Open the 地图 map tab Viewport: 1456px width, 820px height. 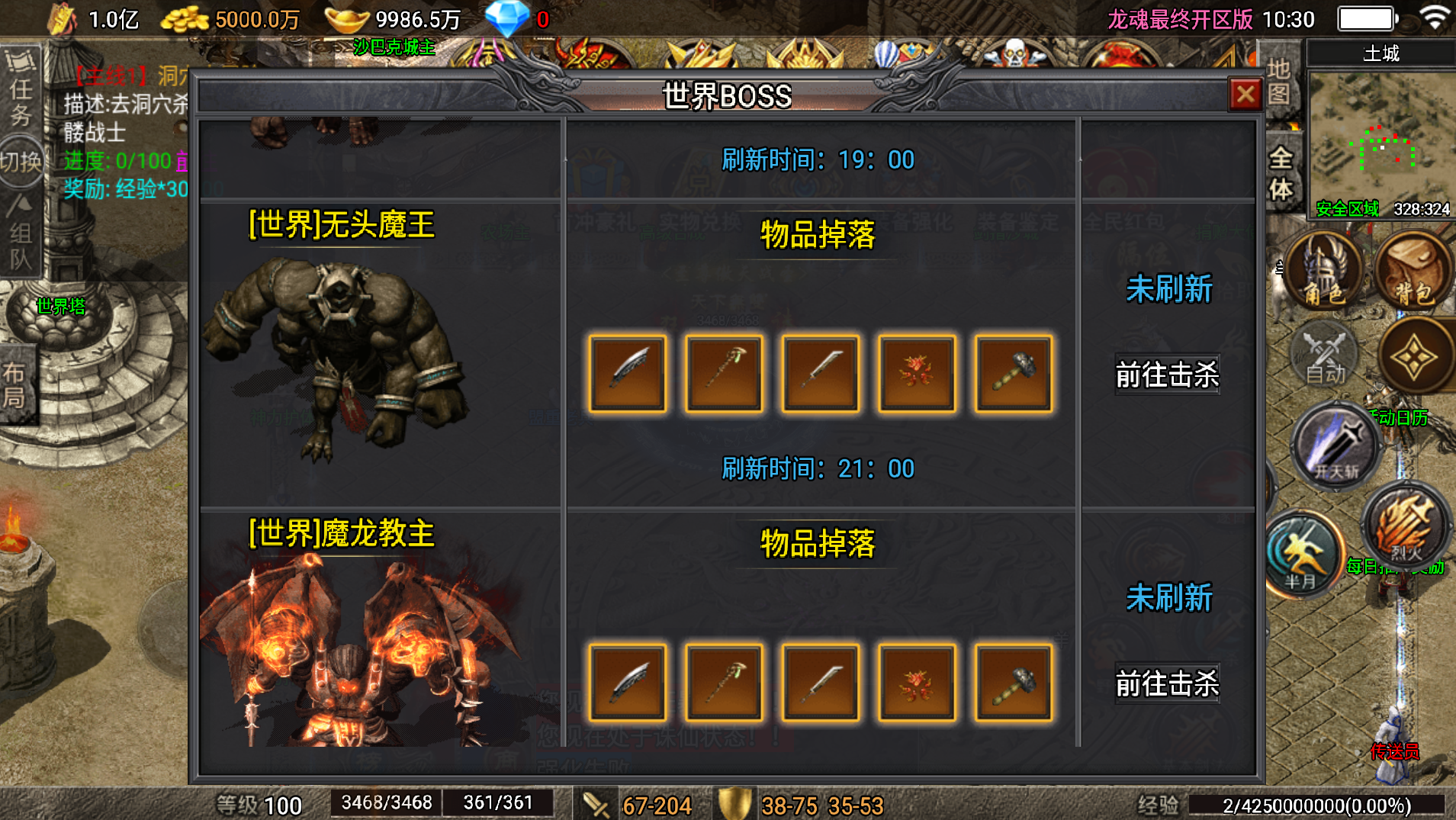(x=1279, y=84)
